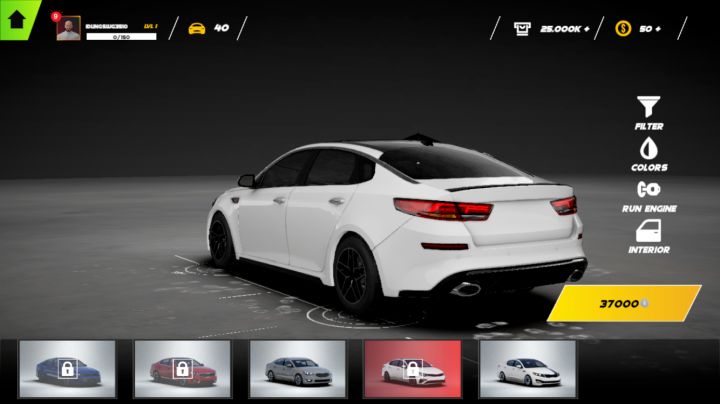
Task: View the car Interior
Action: 649,235
